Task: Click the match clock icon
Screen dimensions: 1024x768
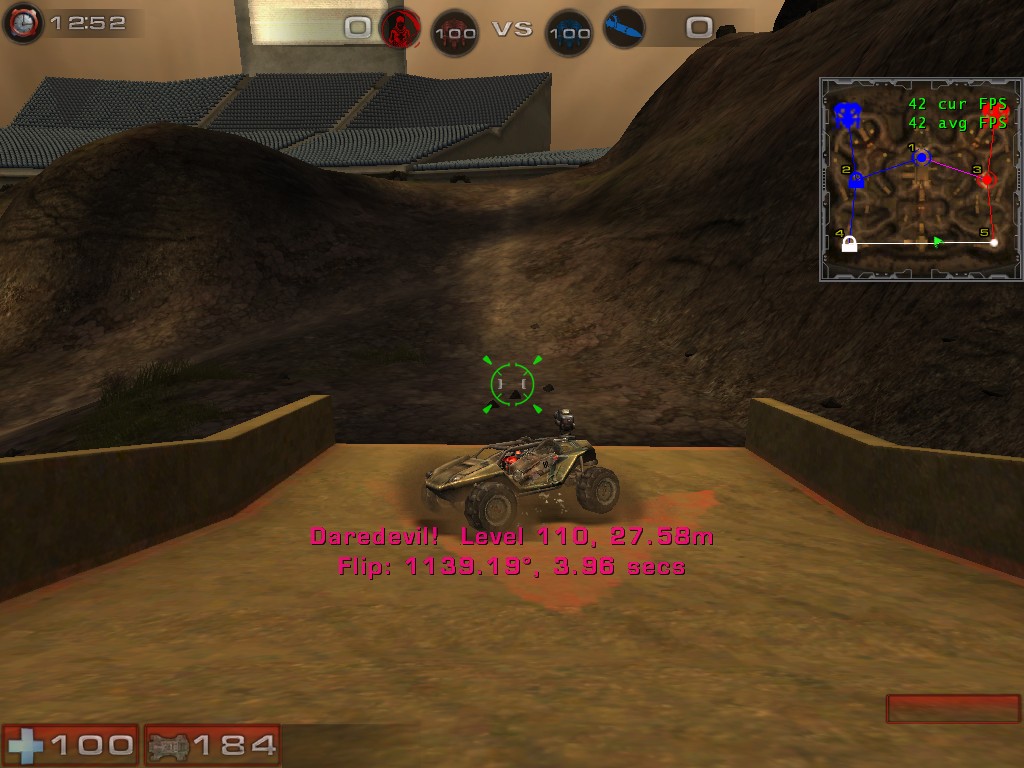Action: [x=22, y=23]
